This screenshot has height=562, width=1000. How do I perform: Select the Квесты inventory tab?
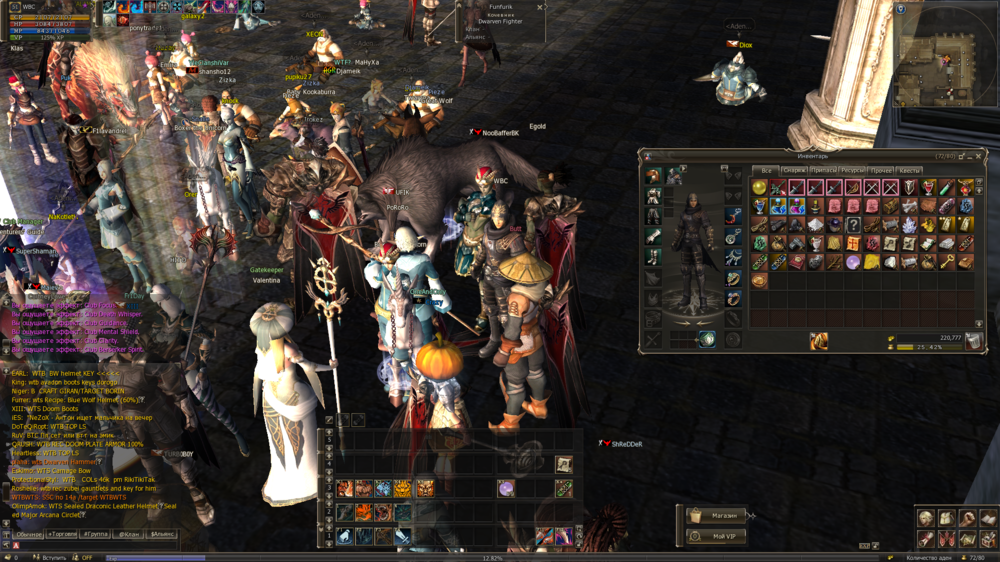pos(909,171)
